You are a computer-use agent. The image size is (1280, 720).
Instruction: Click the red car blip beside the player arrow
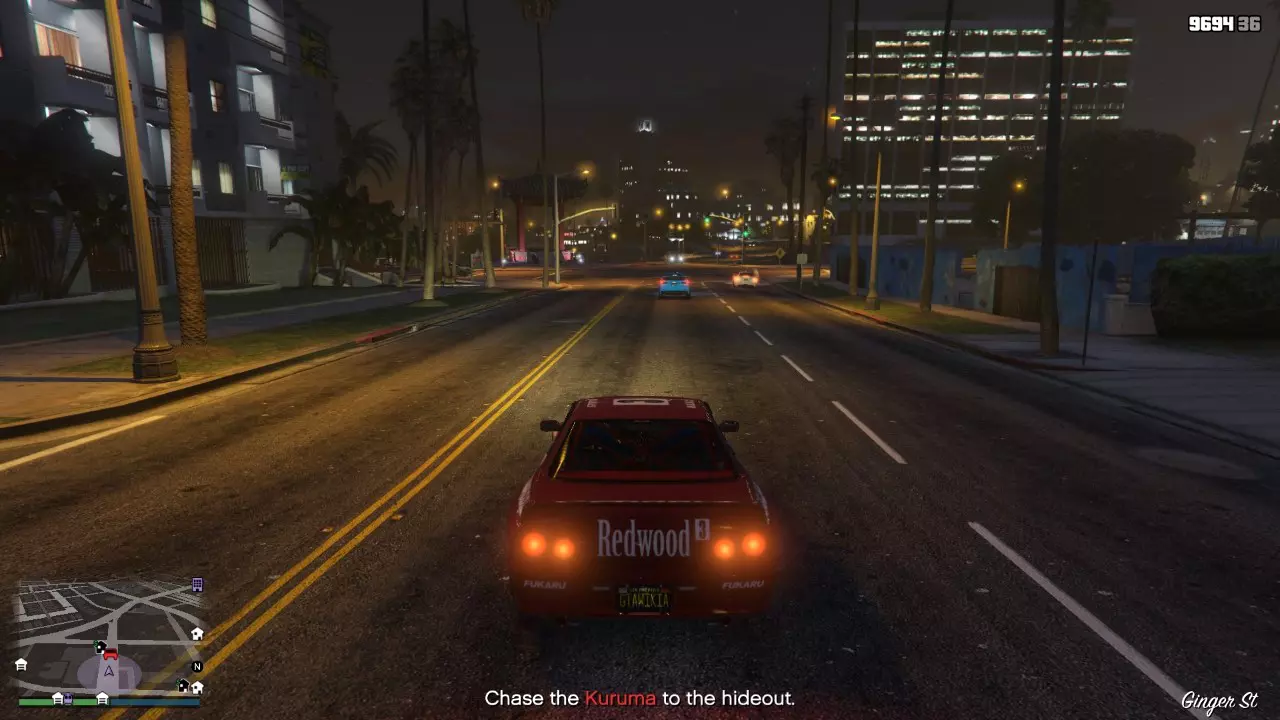pyautogui.click(x=110, y=654)
